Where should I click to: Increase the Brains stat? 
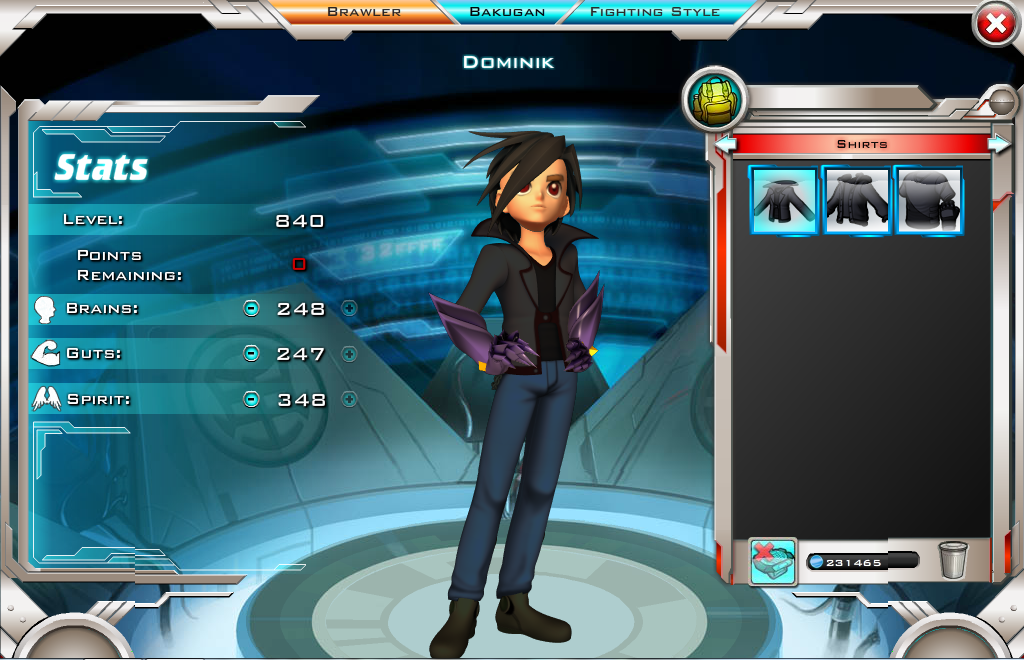click(349, 308)
